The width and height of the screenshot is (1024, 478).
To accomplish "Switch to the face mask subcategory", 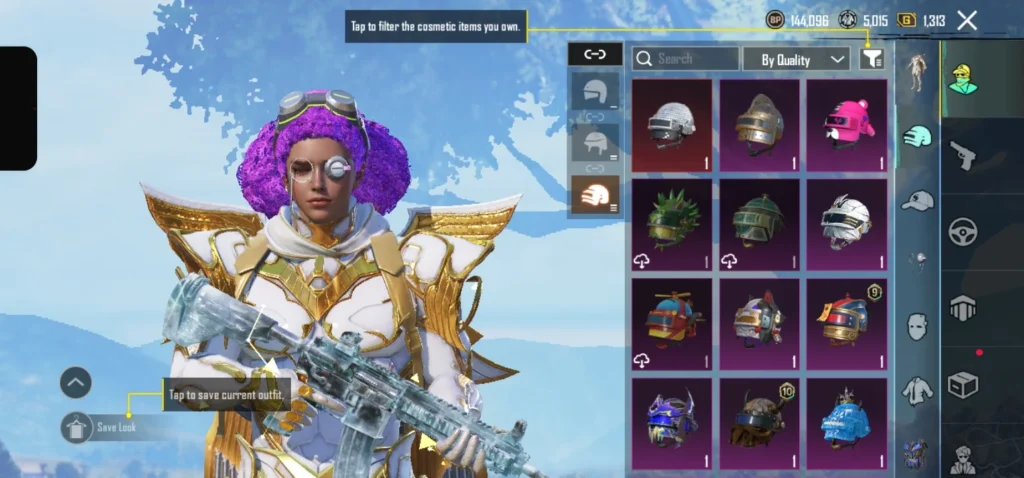I will pos(917,326).
